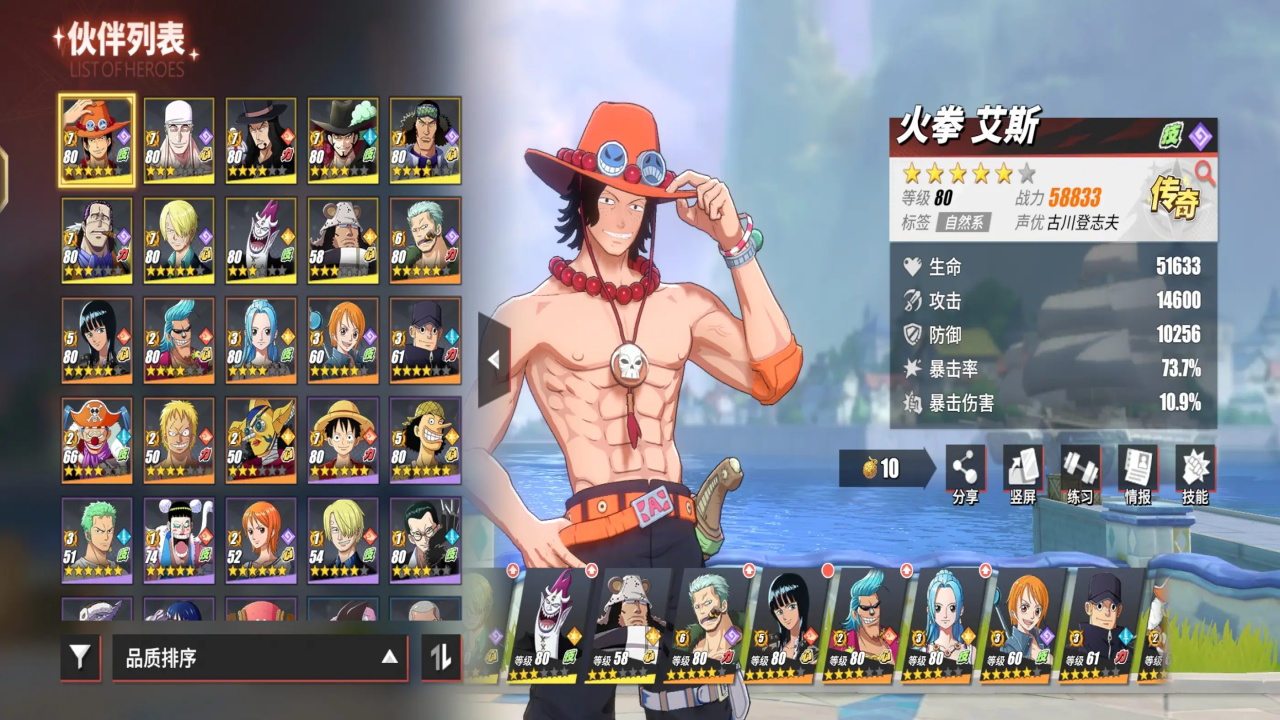Select green-haired Zoro level 51 portrait
The width and height of the screenshot is (1280, 720).
tap(96, 540)
